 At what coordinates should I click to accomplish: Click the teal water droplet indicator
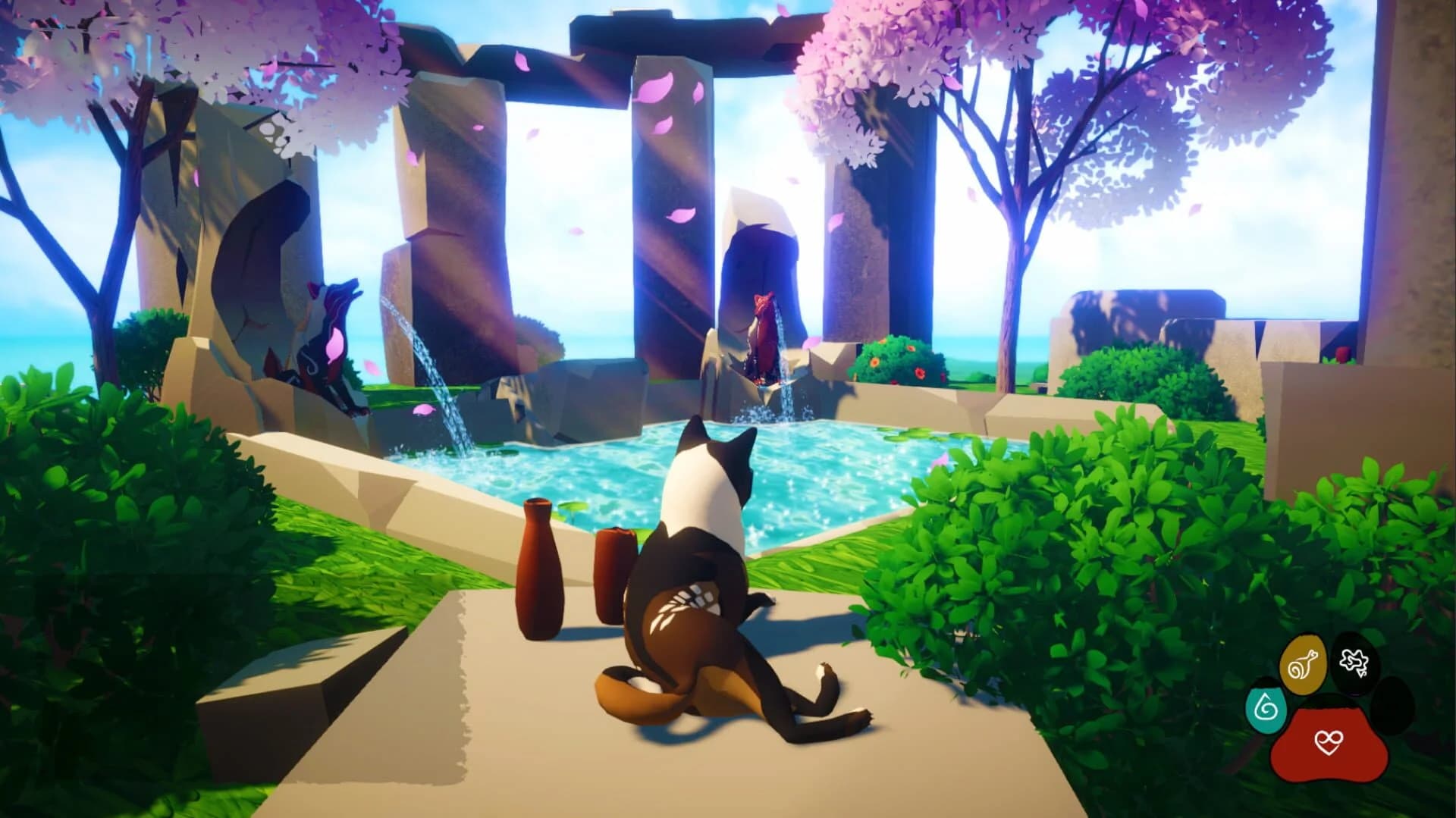tap(1265, 708)
